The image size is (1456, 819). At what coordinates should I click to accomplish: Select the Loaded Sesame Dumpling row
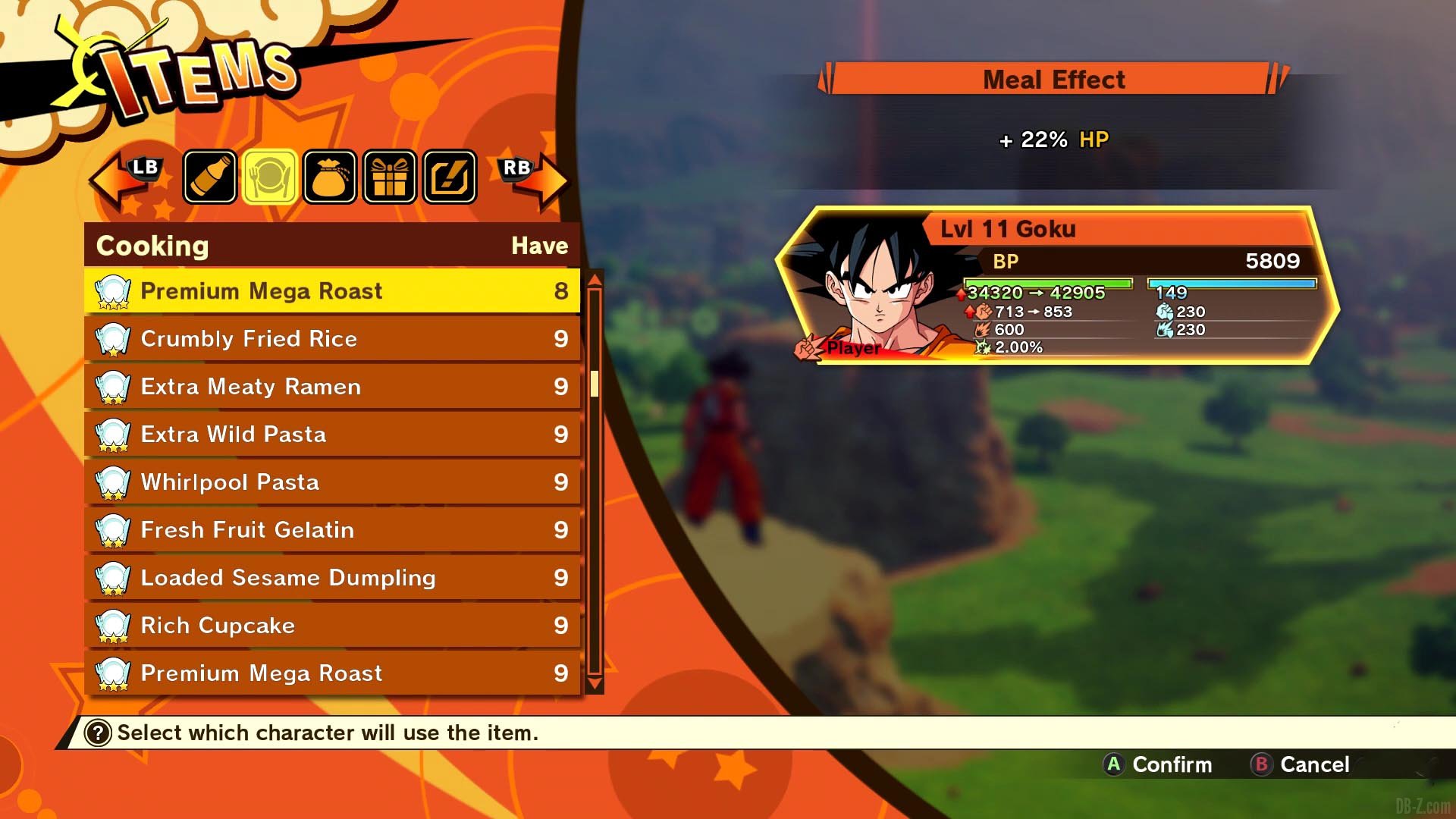(x=331, y=578)
